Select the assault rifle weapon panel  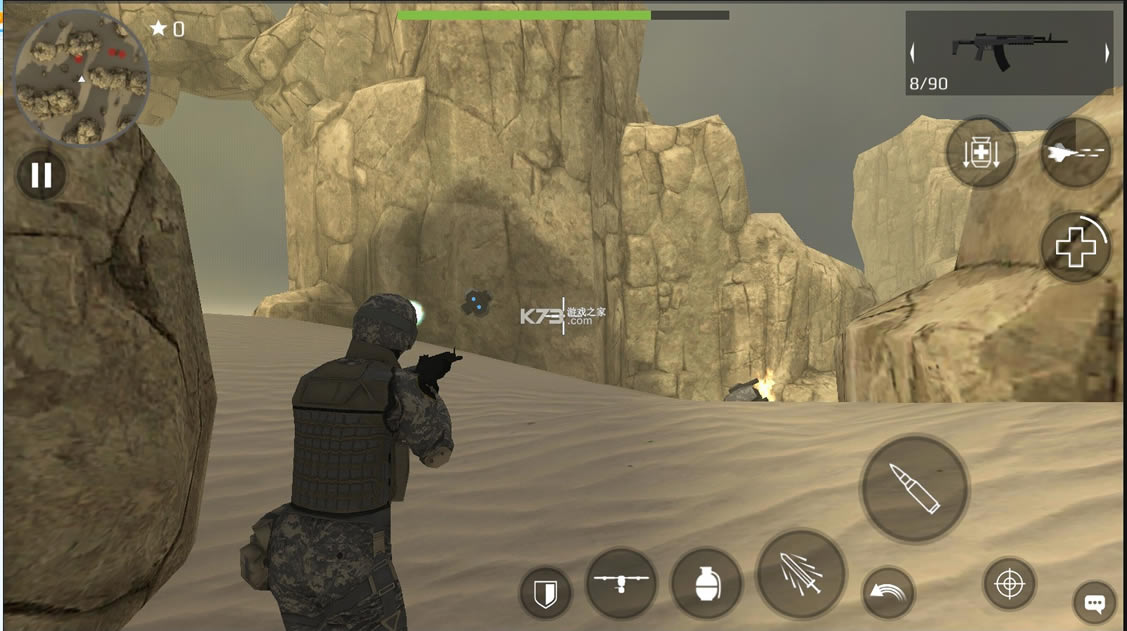coord(1009,52)
